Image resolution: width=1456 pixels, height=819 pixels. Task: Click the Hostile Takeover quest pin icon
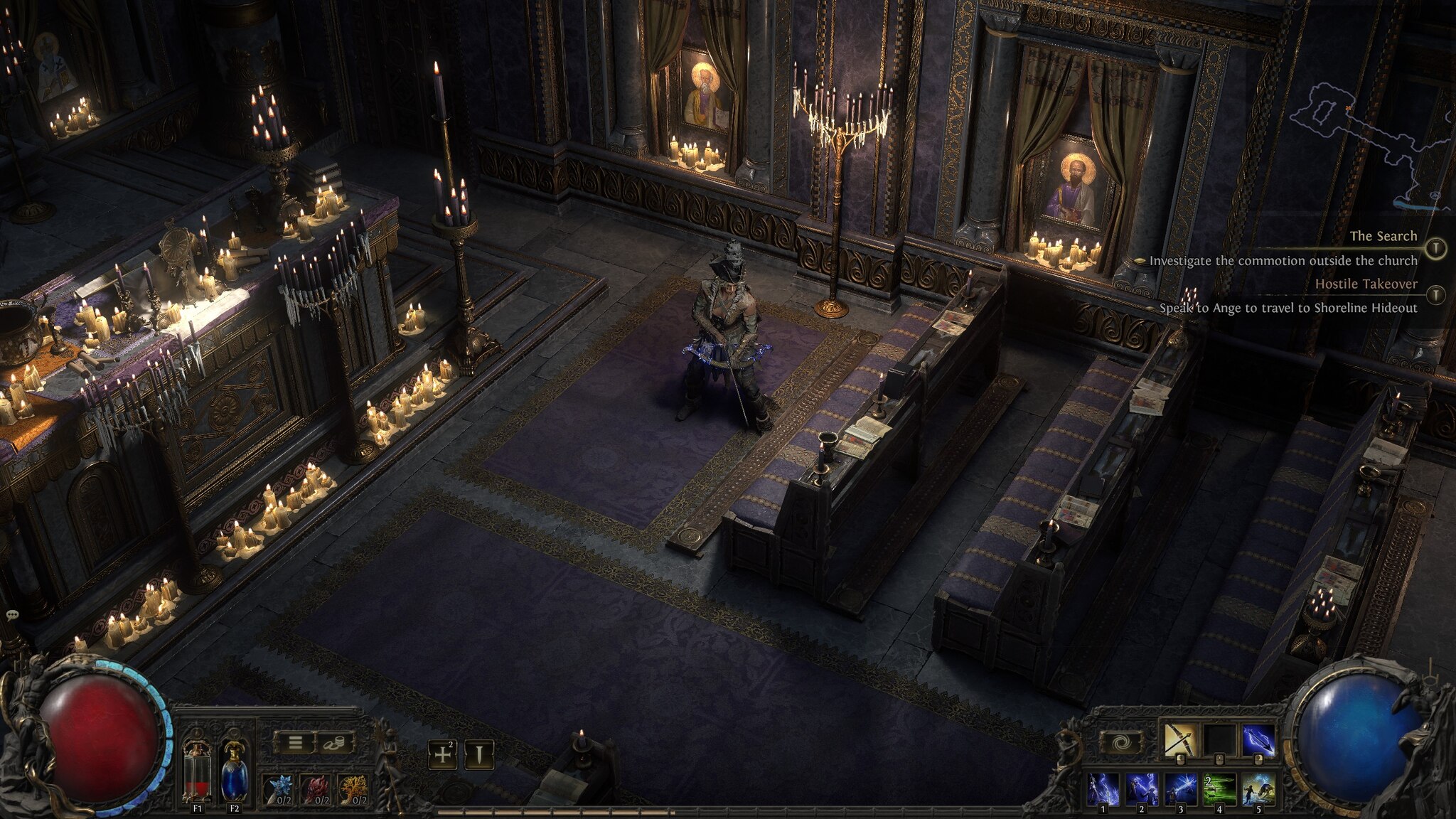[x=1437, y=294]
